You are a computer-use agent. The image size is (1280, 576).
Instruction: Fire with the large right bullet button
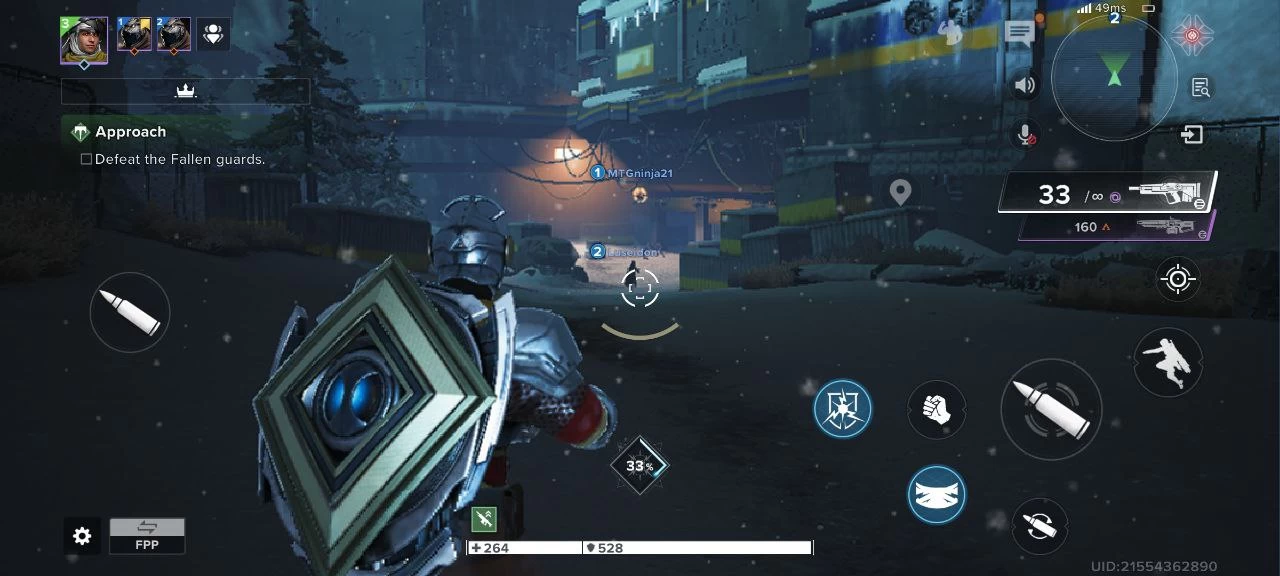coord(1050,409)
